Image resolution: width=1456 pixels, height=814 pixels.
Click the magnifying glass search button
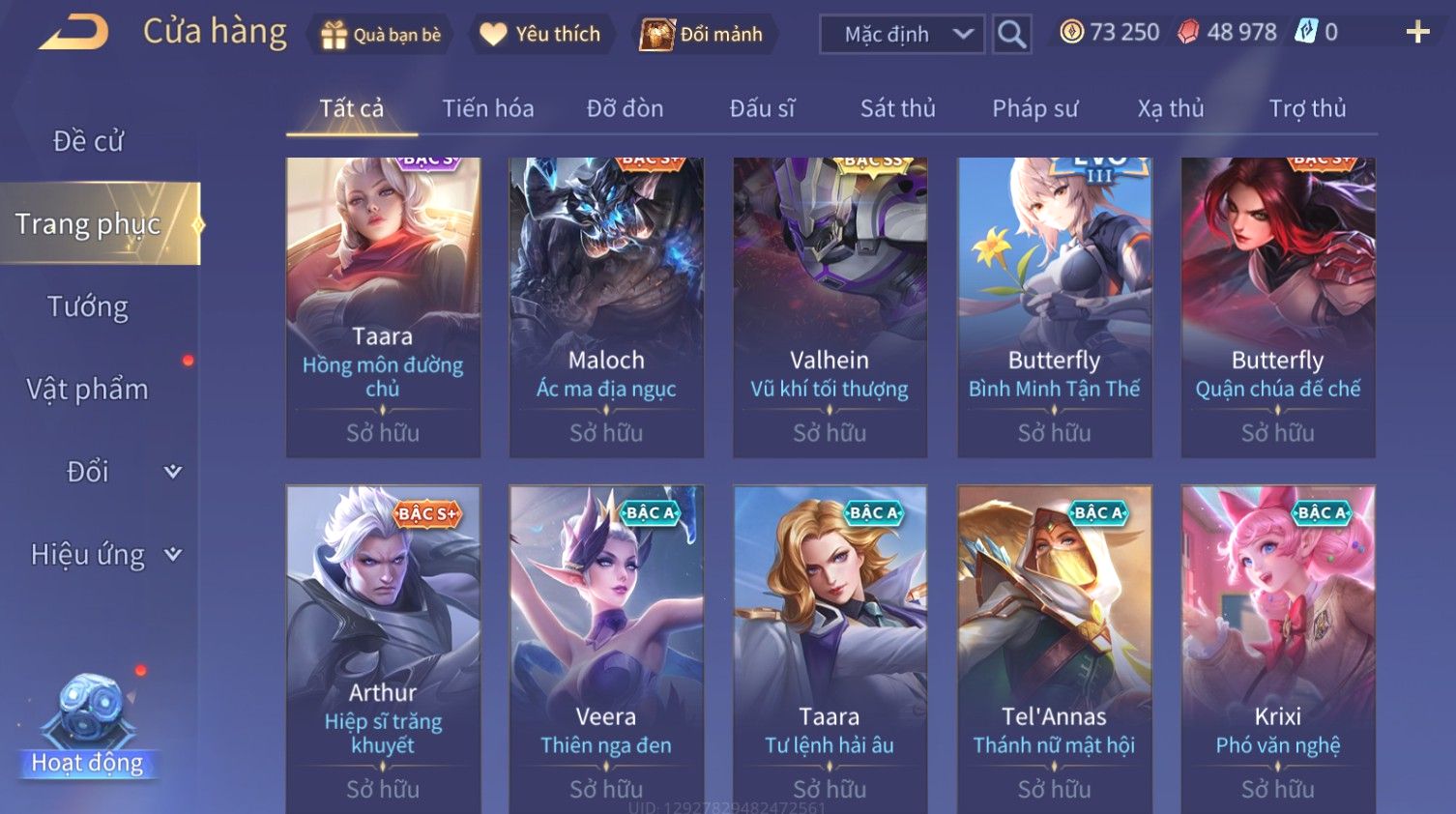pyautogui.click(x=1011, y=35)
